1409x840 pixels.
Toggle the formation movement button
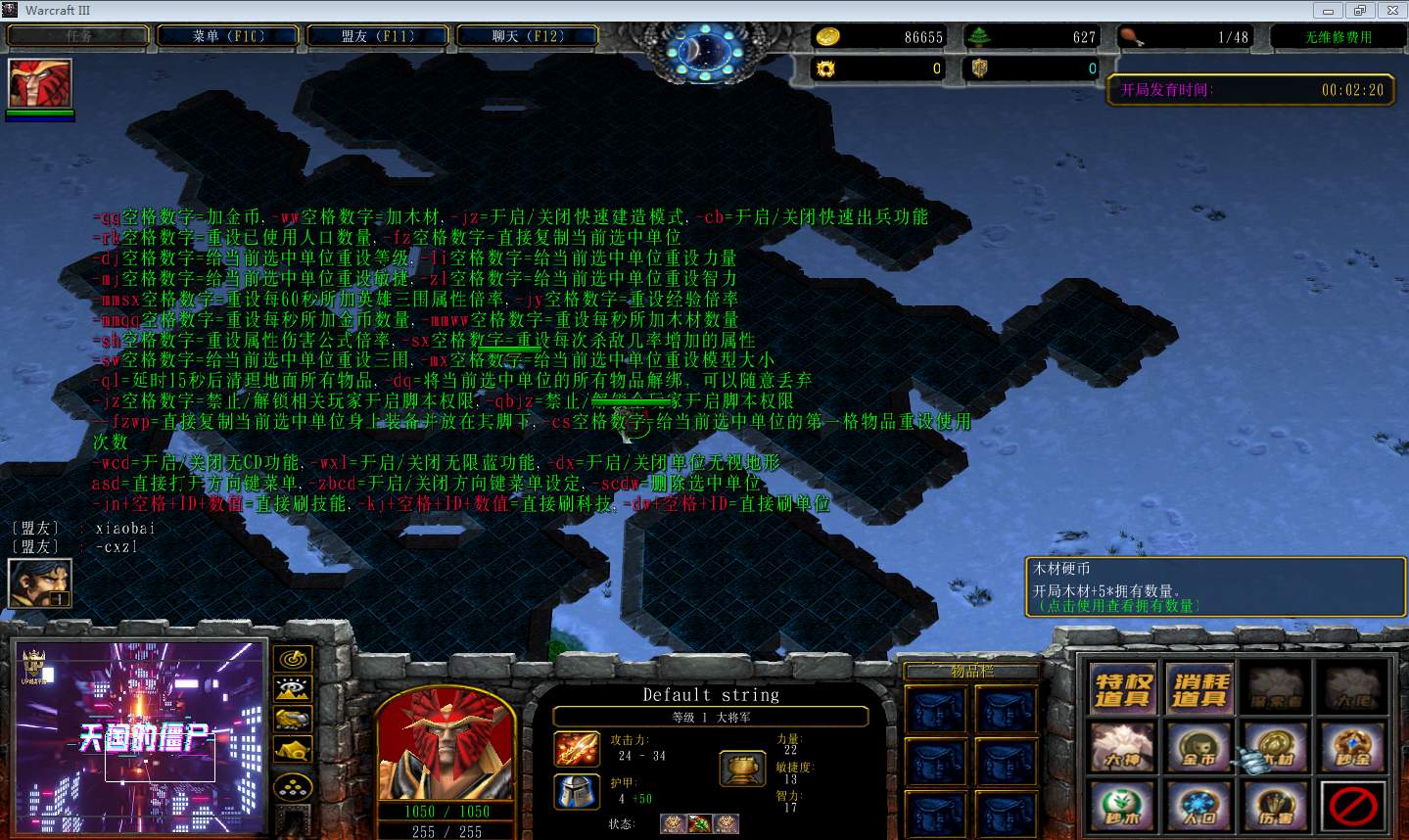coord(293,786)
